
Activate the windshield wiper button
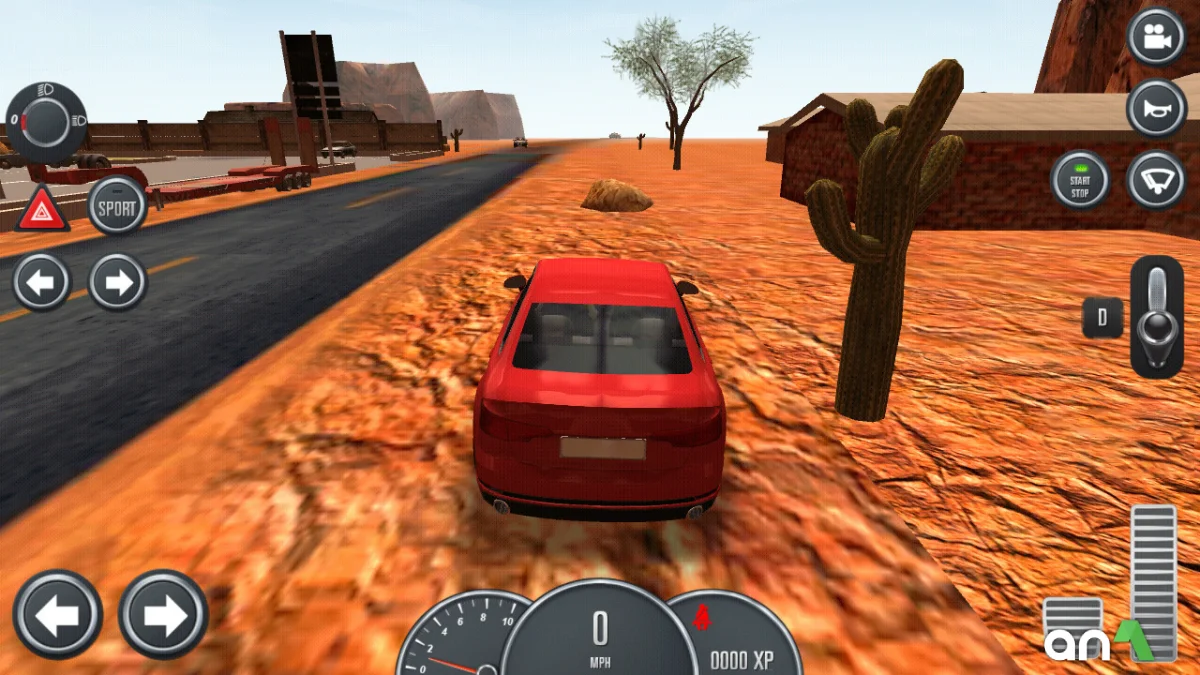tap(1156, 181)
